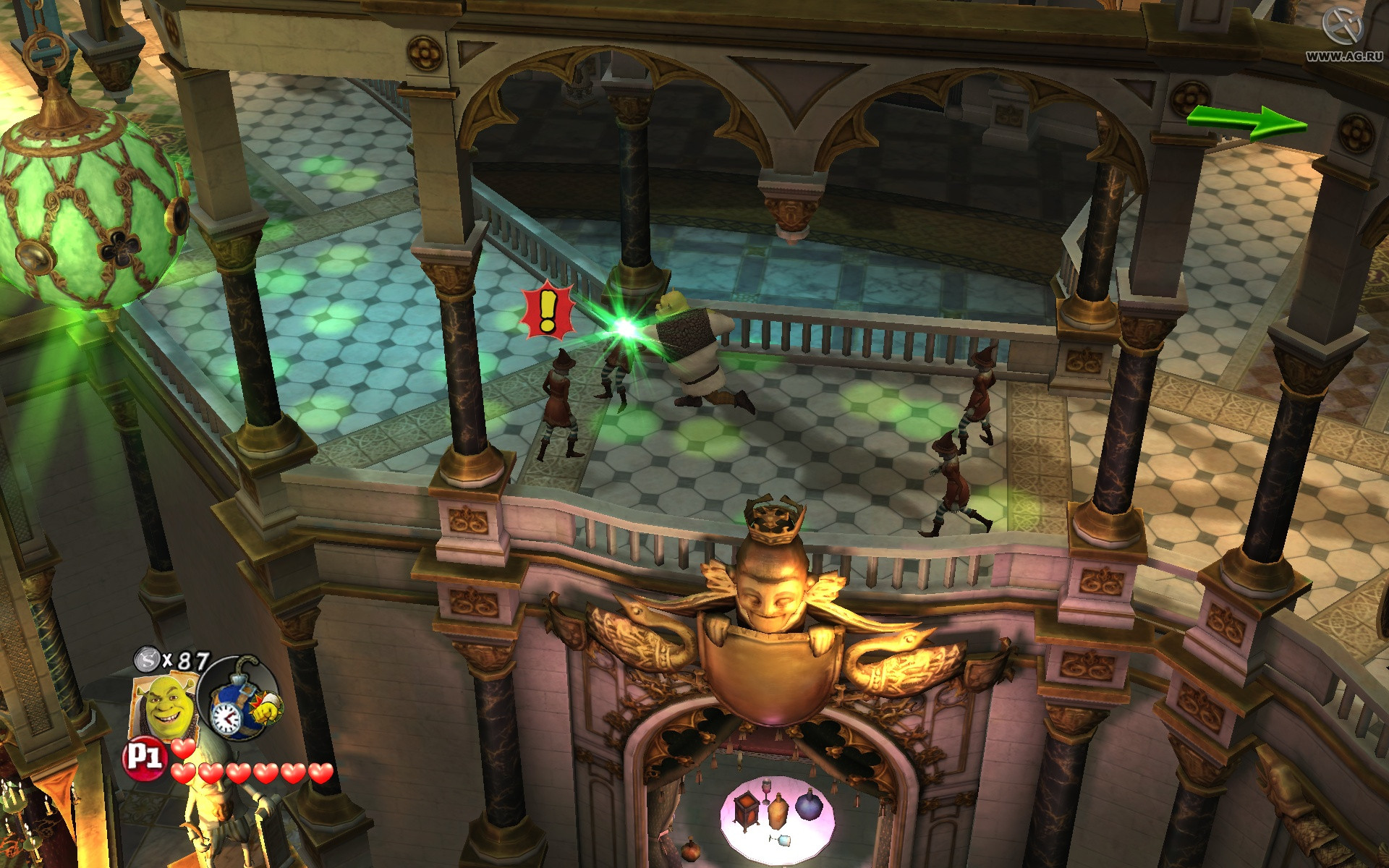1389x868 pixels.
Task: Click the green objective direction arrow
Action: (x=1247, y=121)
